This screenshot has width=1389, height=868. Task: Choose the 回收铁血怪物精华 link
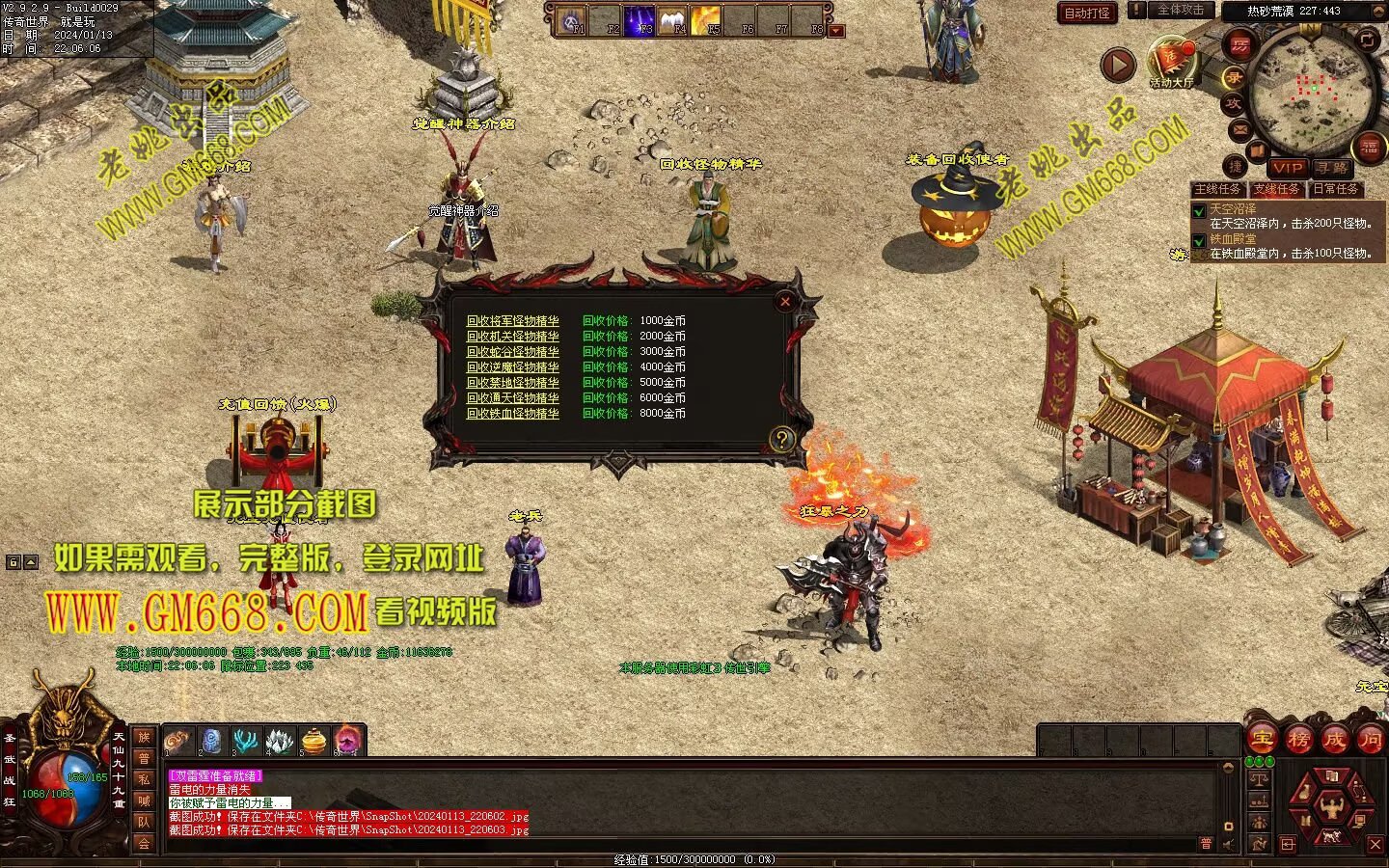point(512,414)
